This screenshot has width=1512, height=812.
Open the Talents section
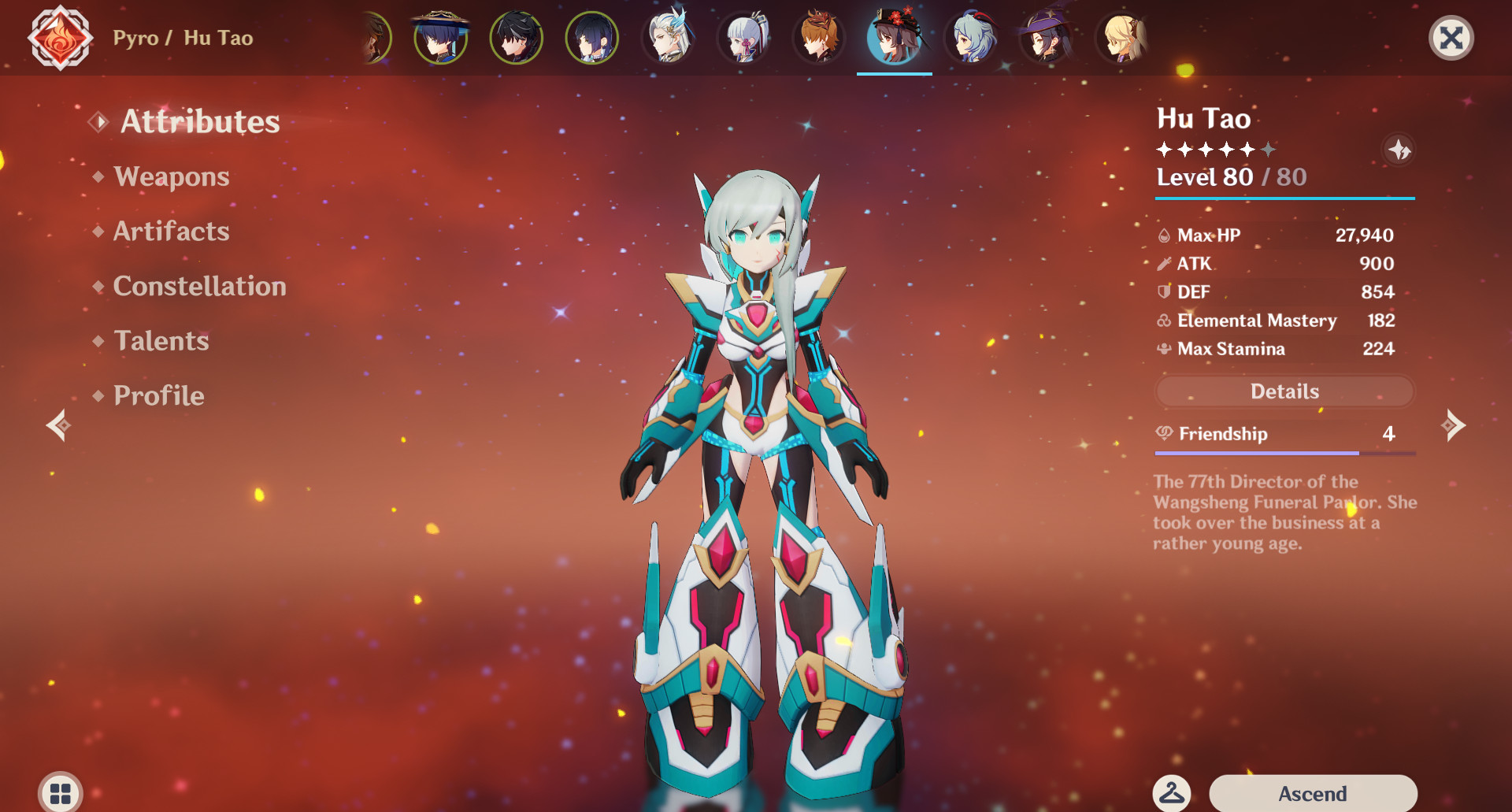[161, 341]
